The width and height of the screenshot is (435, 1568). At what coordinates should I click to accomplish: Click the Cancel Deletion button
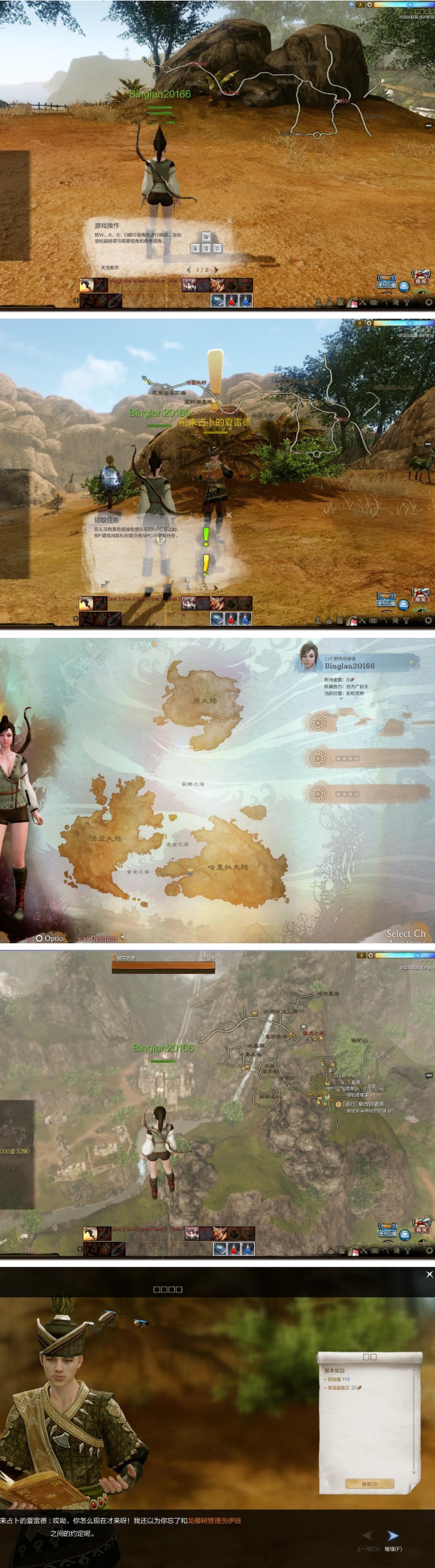tap(97, 938)
